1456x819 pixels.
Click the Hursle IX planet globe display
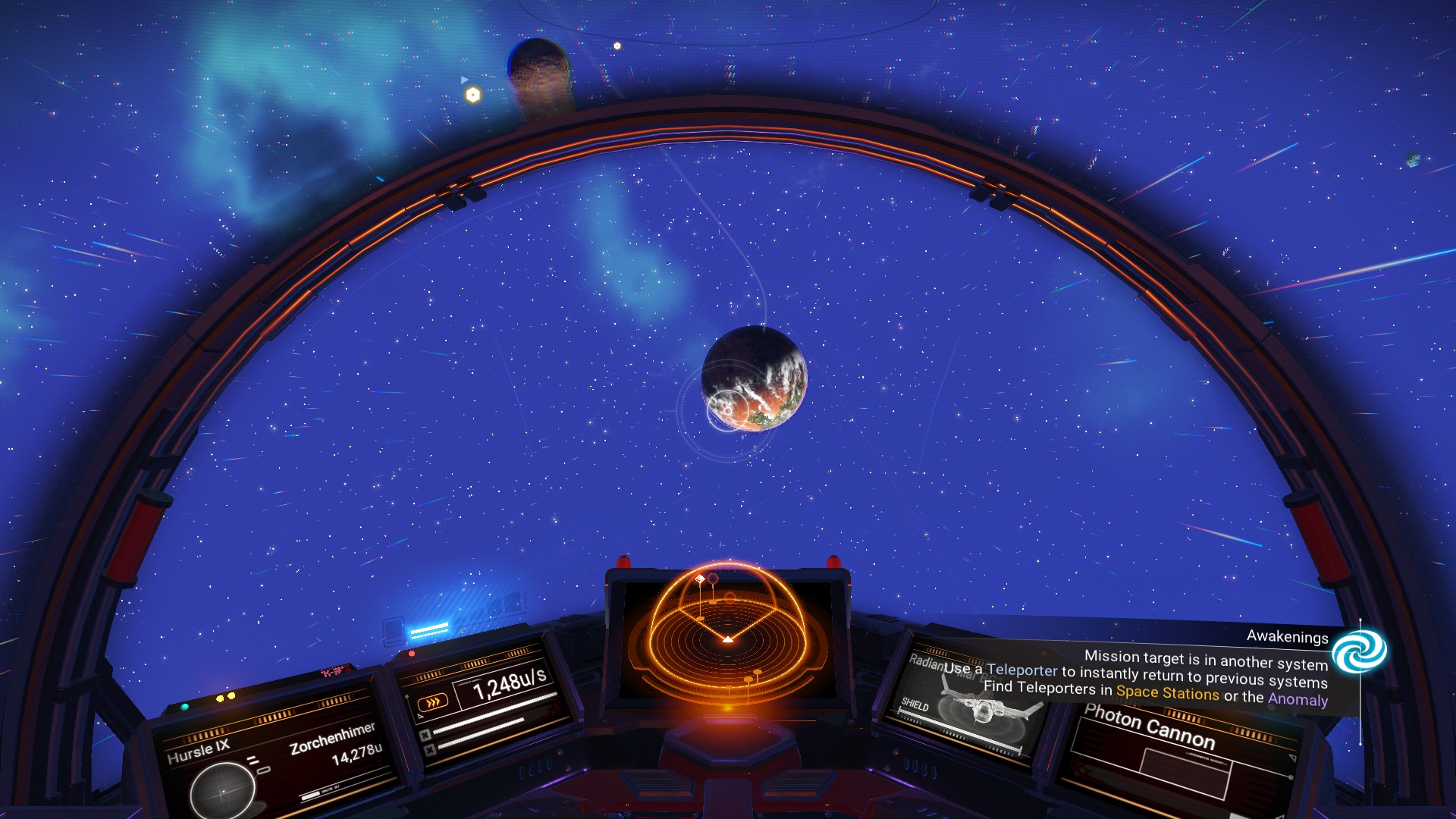coord(223,790)
